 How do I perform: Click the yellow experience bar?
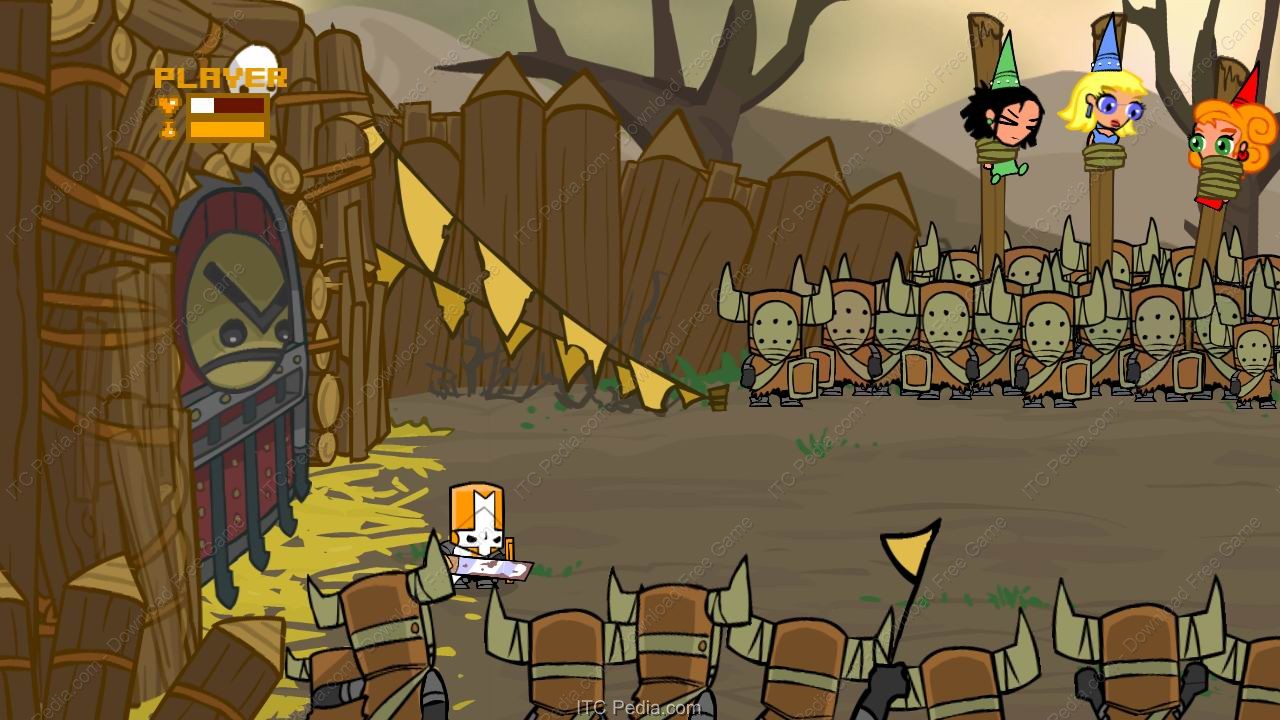(x=228, y=130)
